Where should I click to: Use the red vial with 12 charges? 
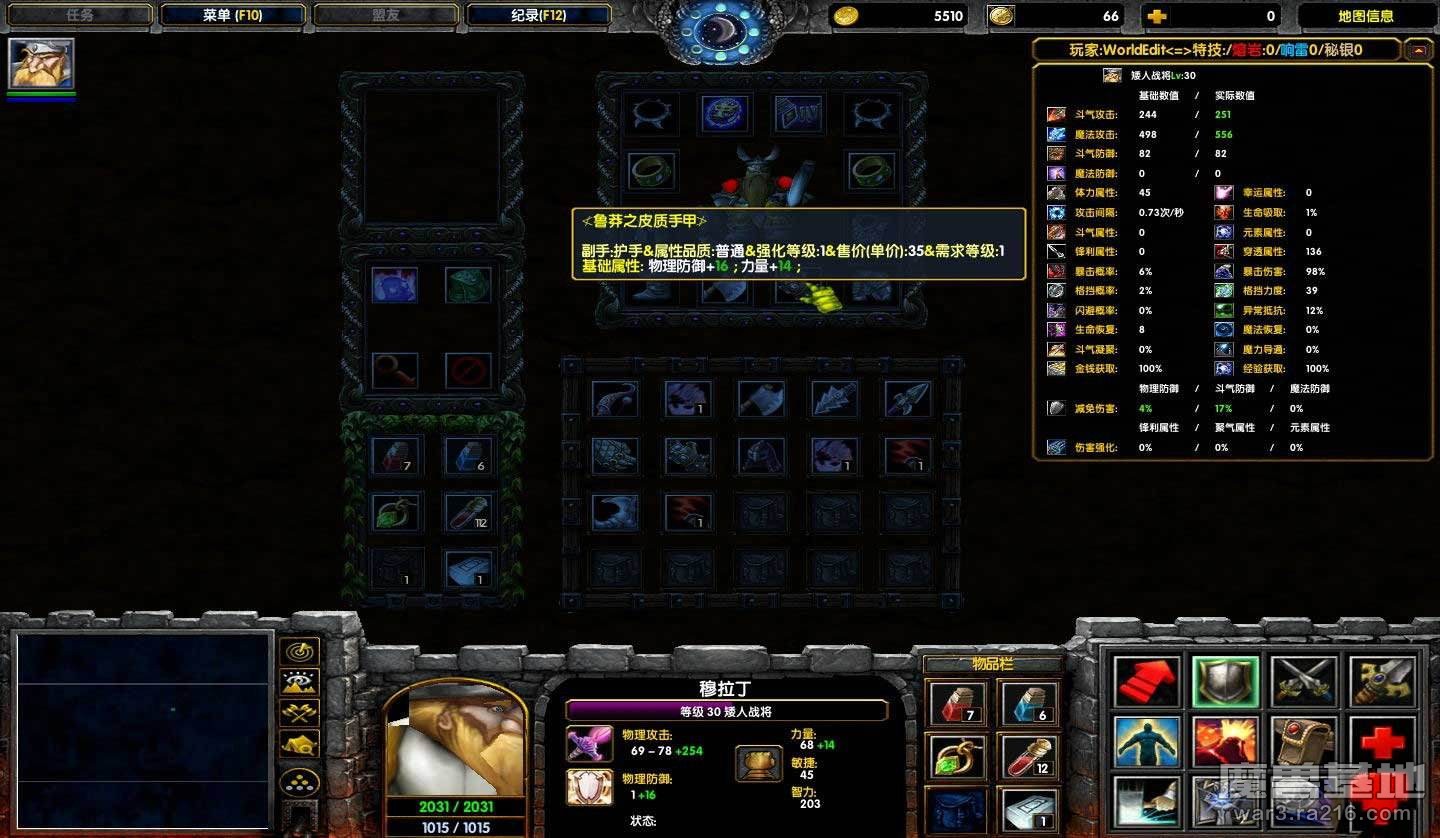(x=1027, y=756)
